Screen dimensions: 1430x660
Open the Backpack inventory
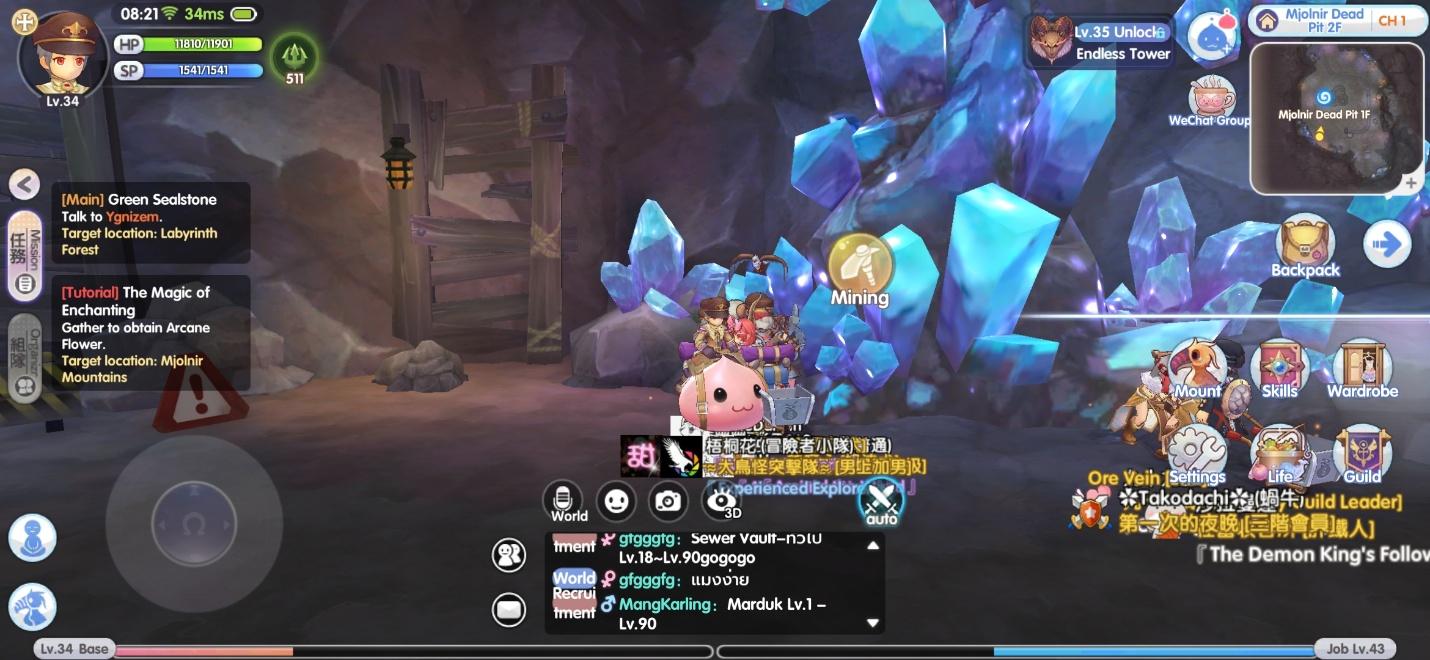(1305, 246)
